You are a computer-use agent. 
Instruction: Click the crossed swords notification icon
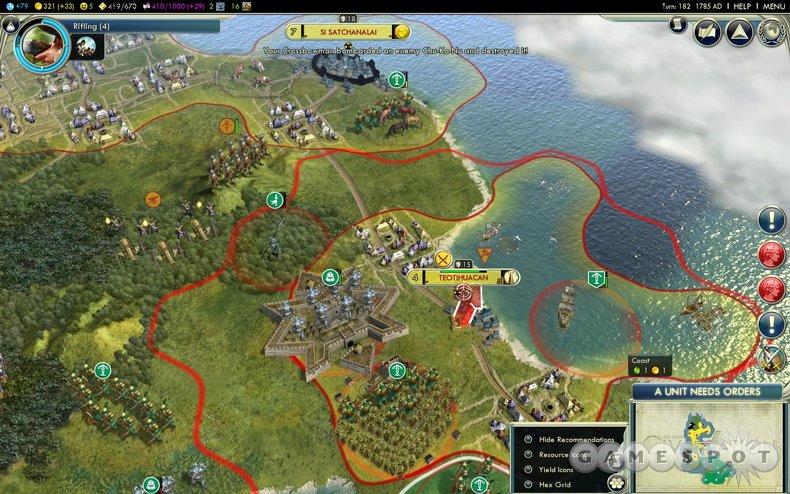pyautogui.click(x=771, y=357)
